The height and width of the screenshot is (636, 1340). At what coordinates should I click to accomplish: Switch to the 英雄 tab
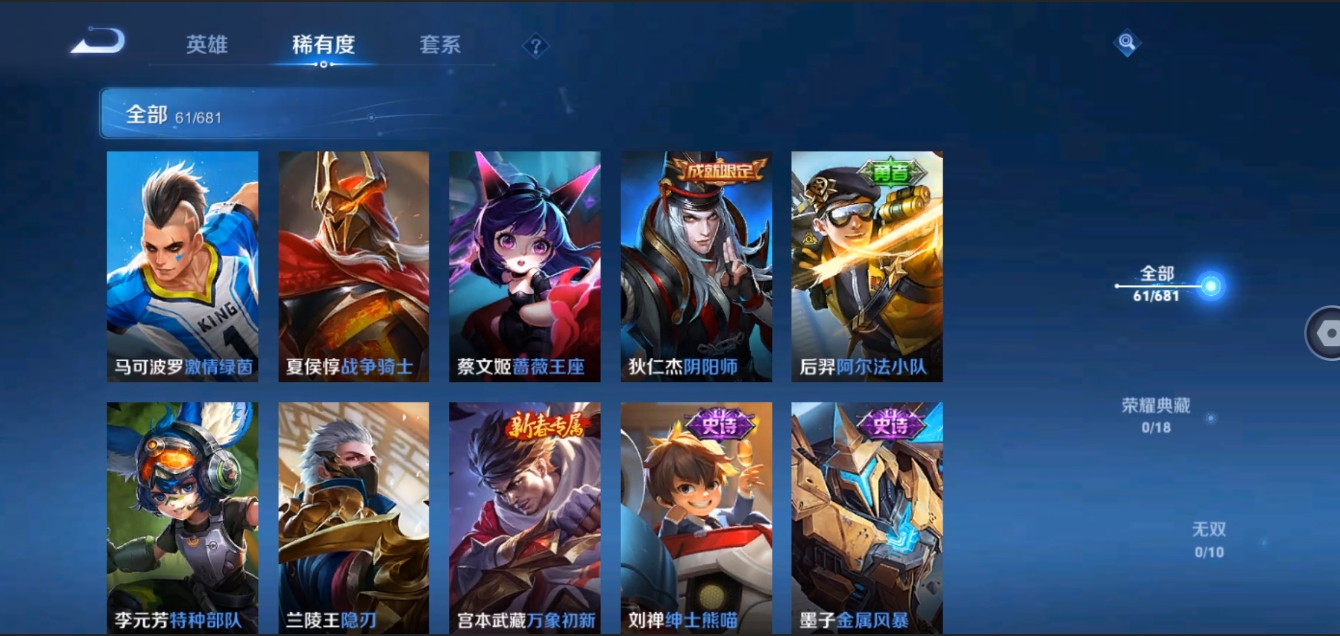207,45
